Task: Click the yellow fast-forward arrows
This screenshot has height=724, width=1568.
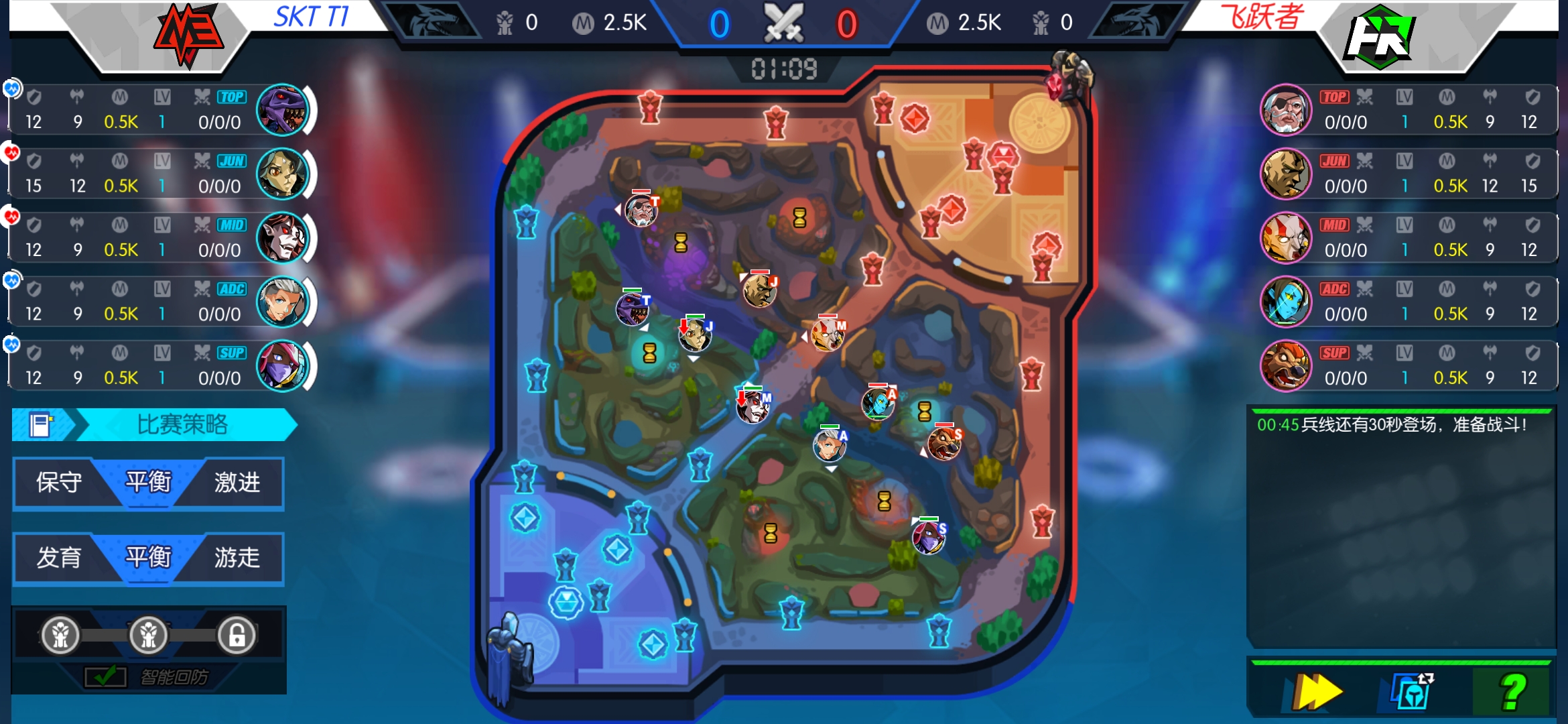Action: [x=1317, y=692]
